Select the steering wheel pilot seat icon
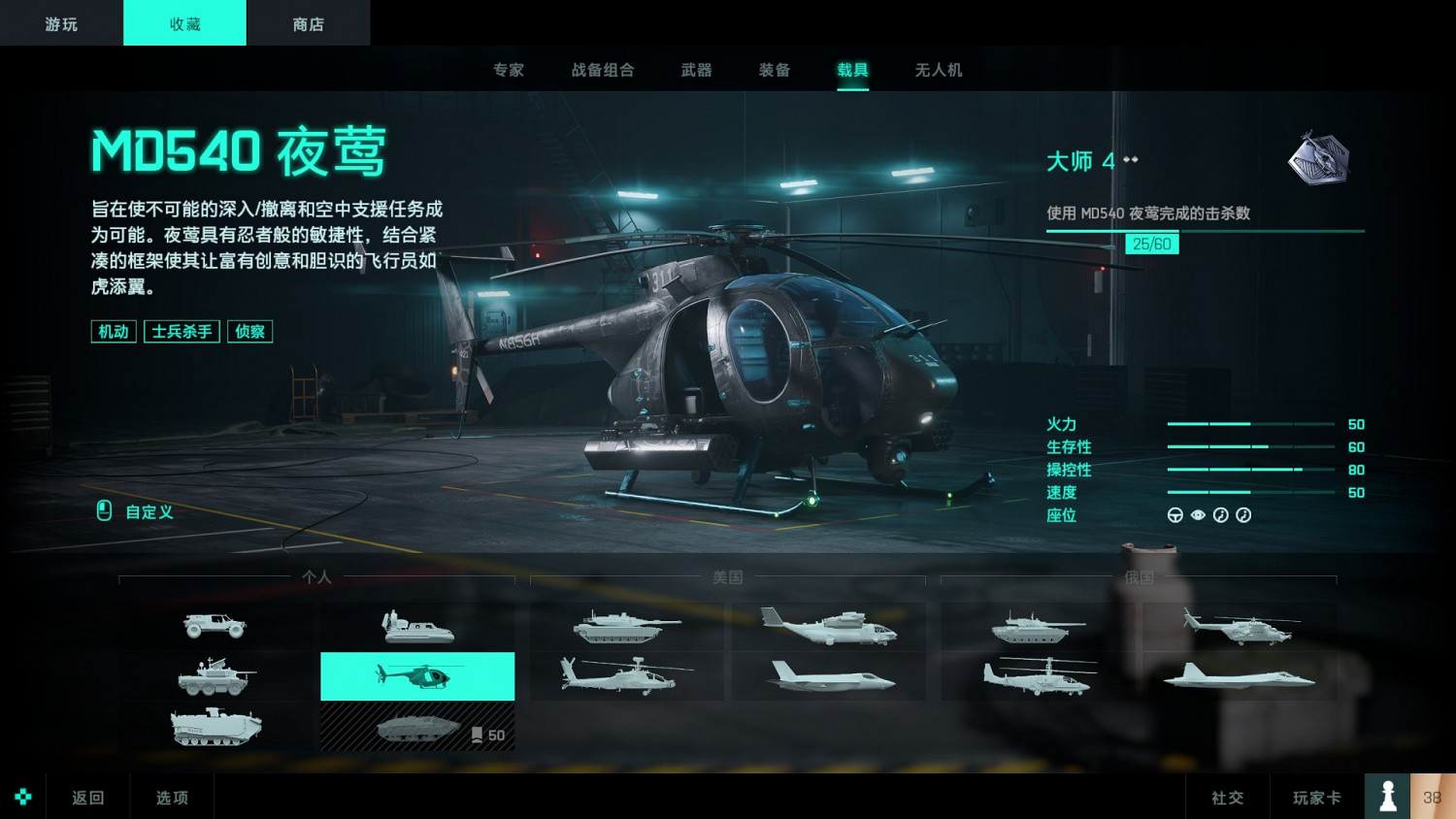Viewport: 1456px width, 819px height. pyautogui.click(x=1174, y=515)
